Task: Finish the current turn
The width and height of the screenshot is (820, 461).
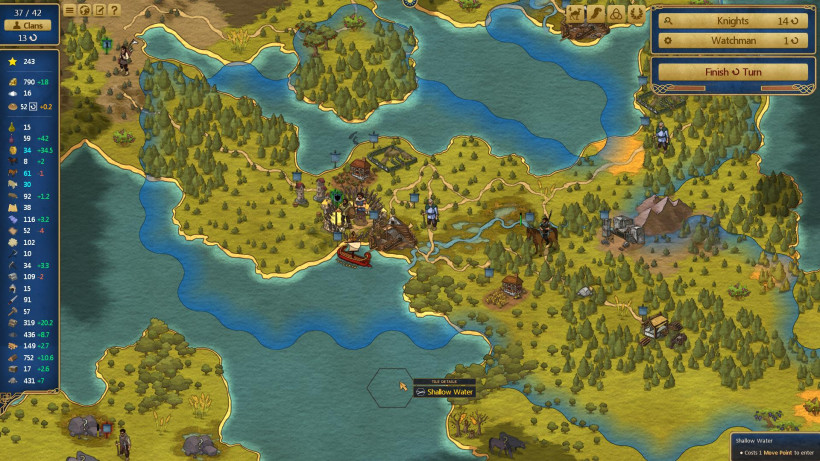Action: coord(732,72)
